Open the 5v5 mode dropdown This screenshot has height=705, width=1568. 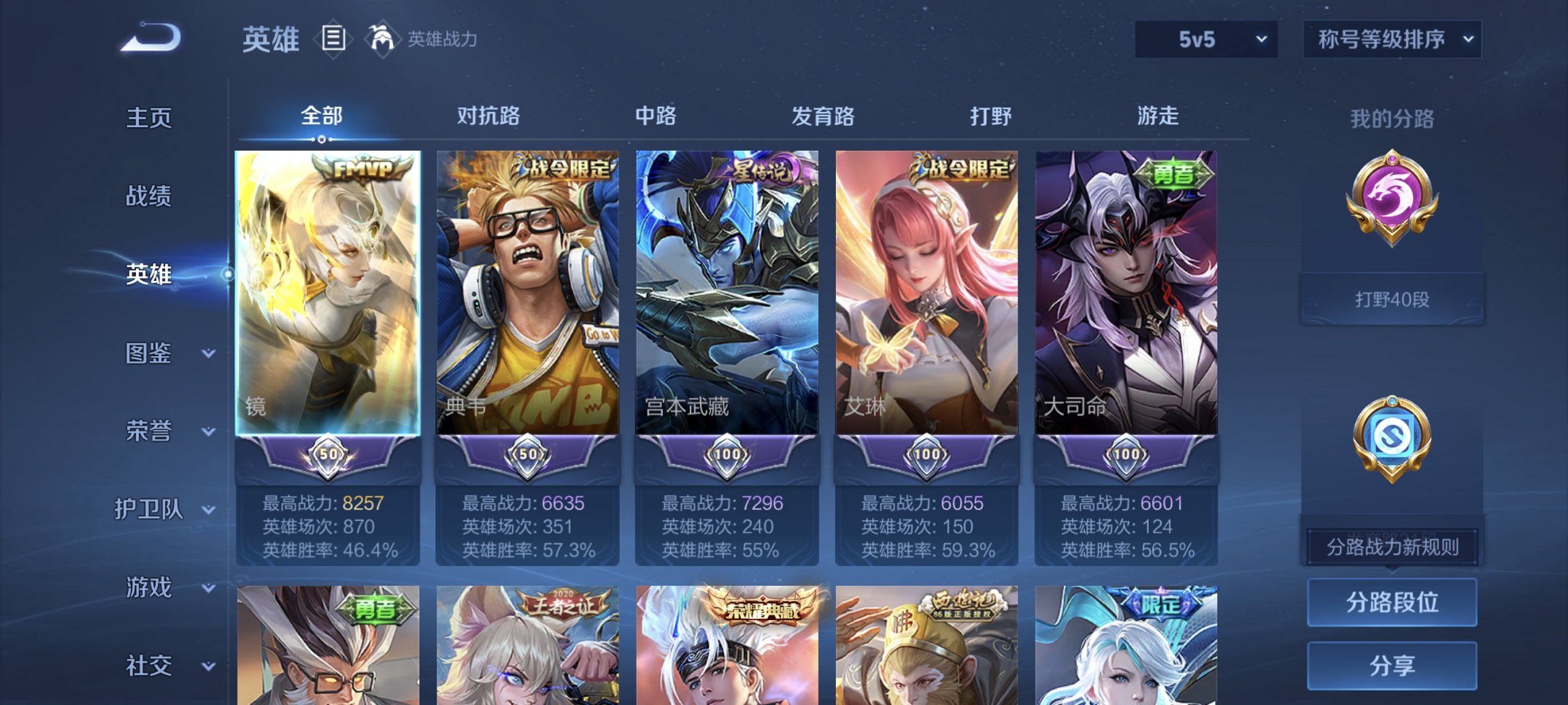[1205, 39]
